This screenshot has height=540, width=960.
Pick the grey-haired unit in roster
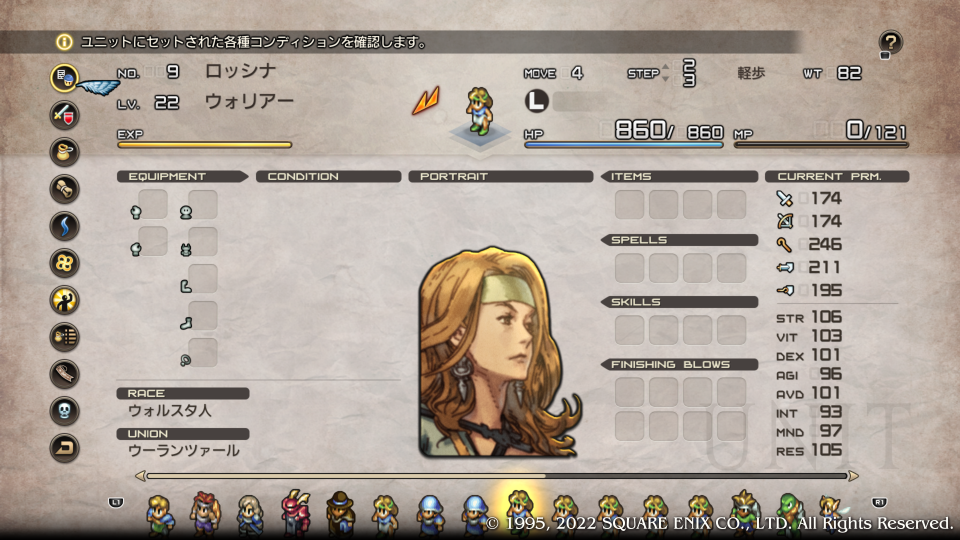point(249,512)
